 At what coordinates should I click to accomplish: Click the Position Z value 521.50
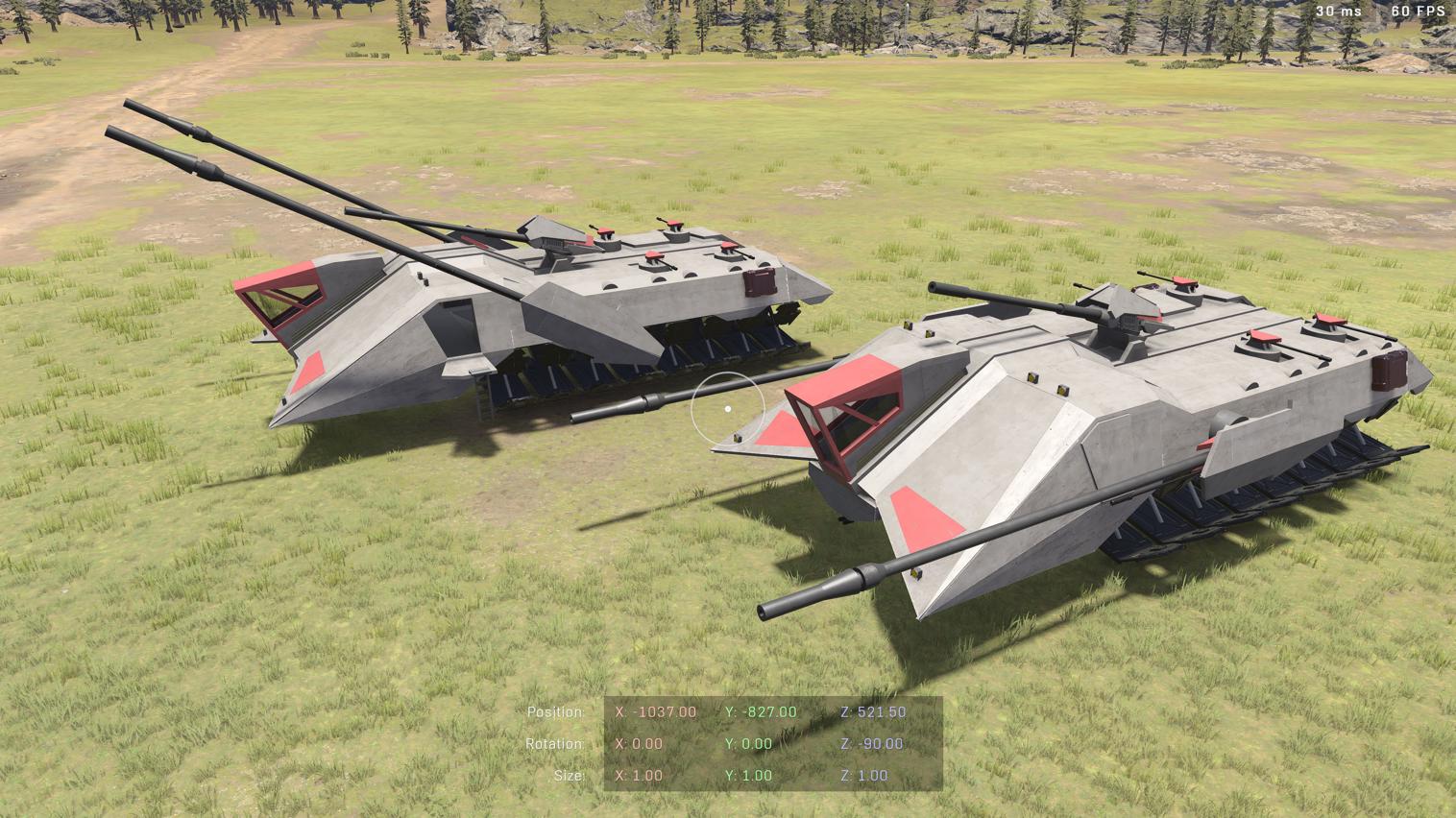(875, 711)
